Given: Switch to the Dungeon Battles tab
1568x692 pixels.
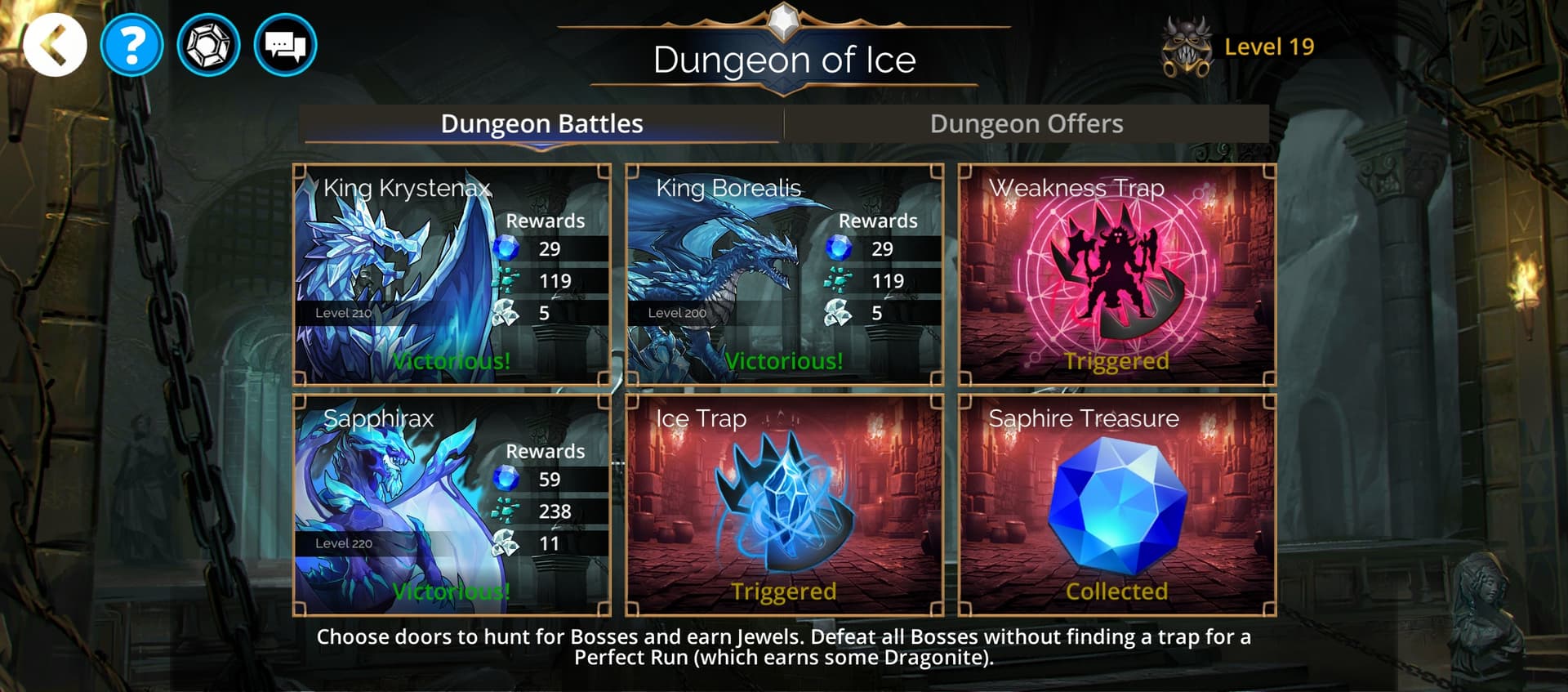Looking at the screenshot, I should (541, 124).
